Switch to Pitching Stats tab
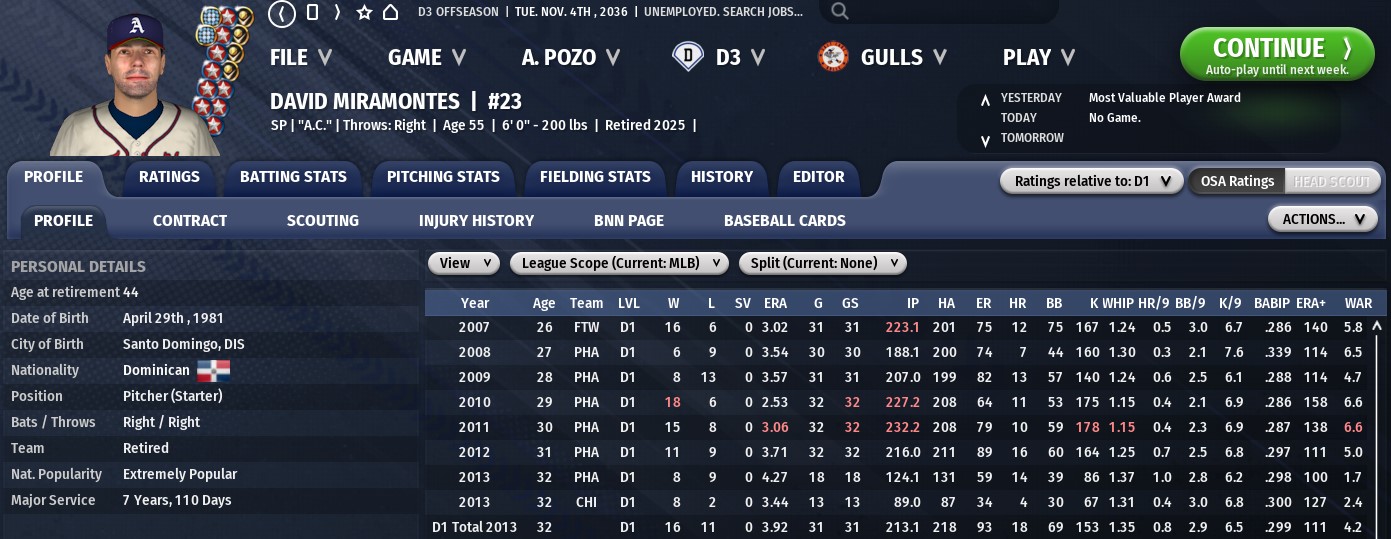Screen dimensions: 1391x539 [x=443, y=177]
